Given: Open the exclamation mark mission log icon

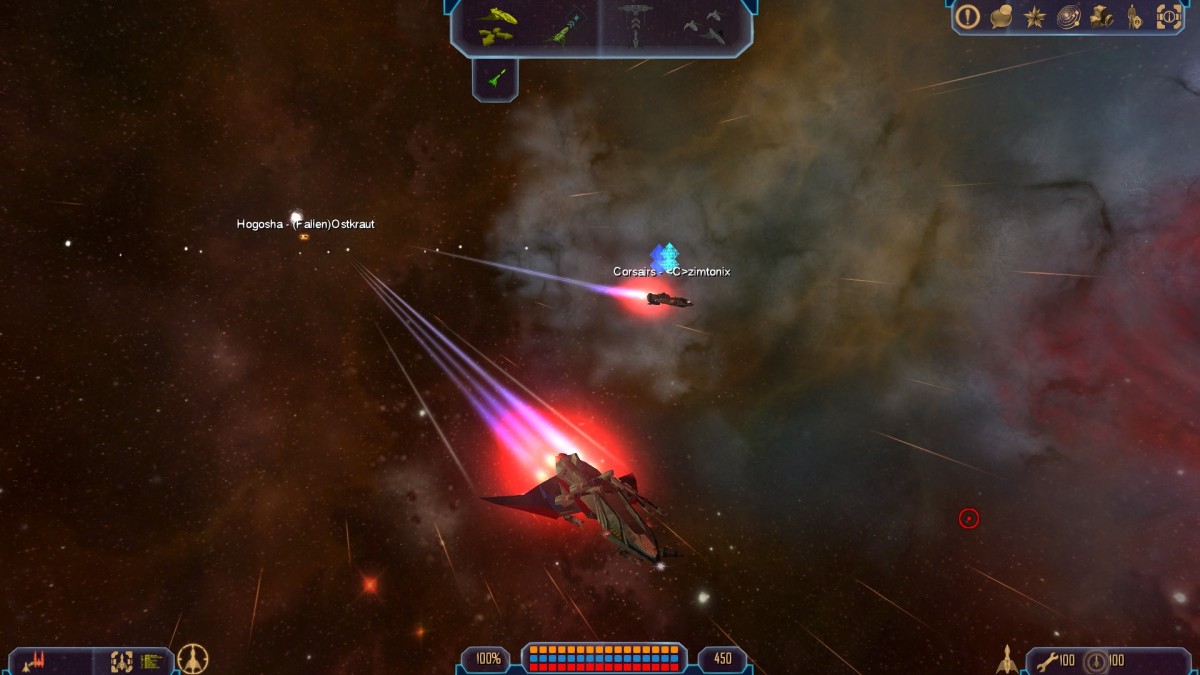Looking at the screenshot, I should coord(967,16).
